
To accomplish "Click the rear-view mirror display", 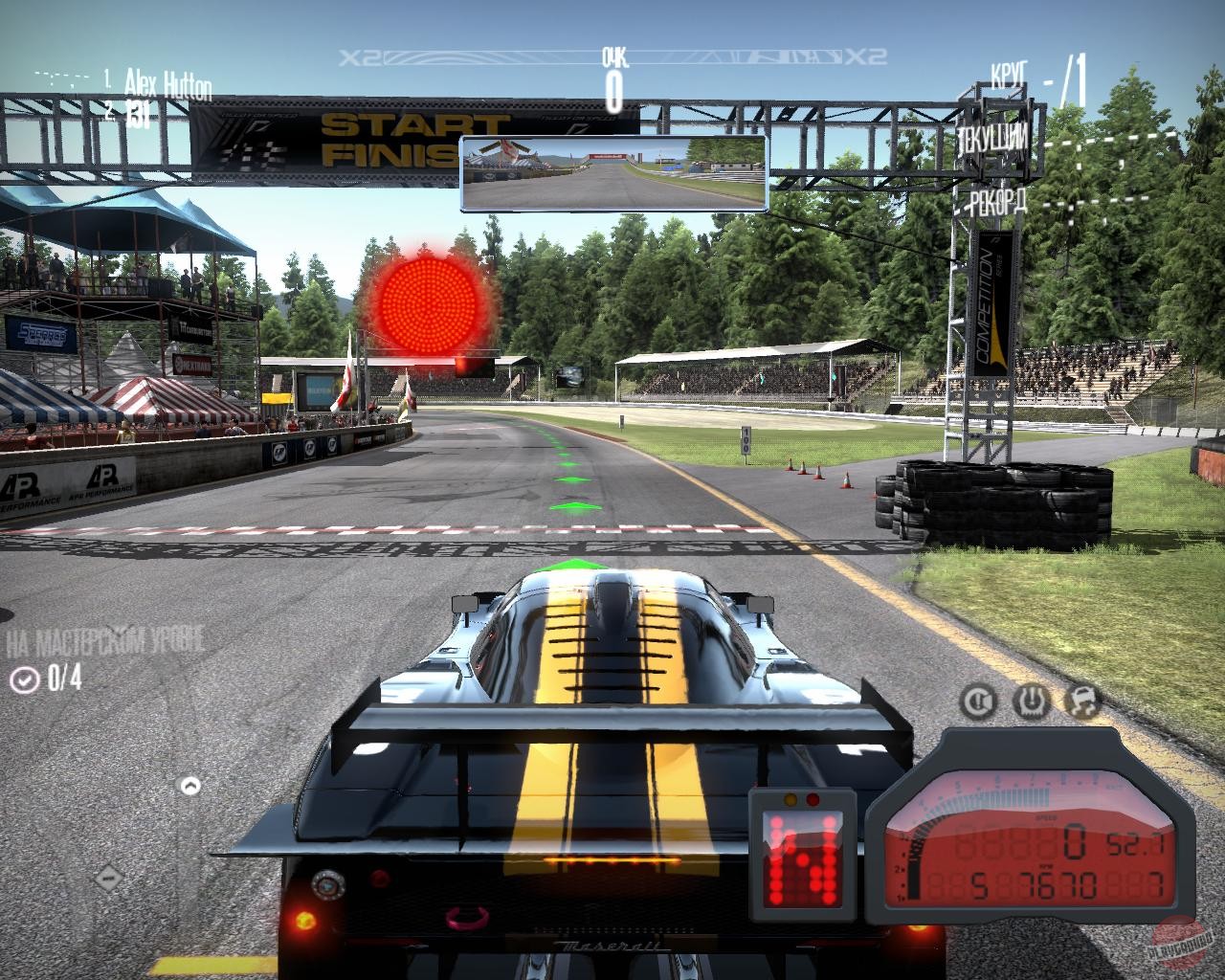I will [613, 173].
